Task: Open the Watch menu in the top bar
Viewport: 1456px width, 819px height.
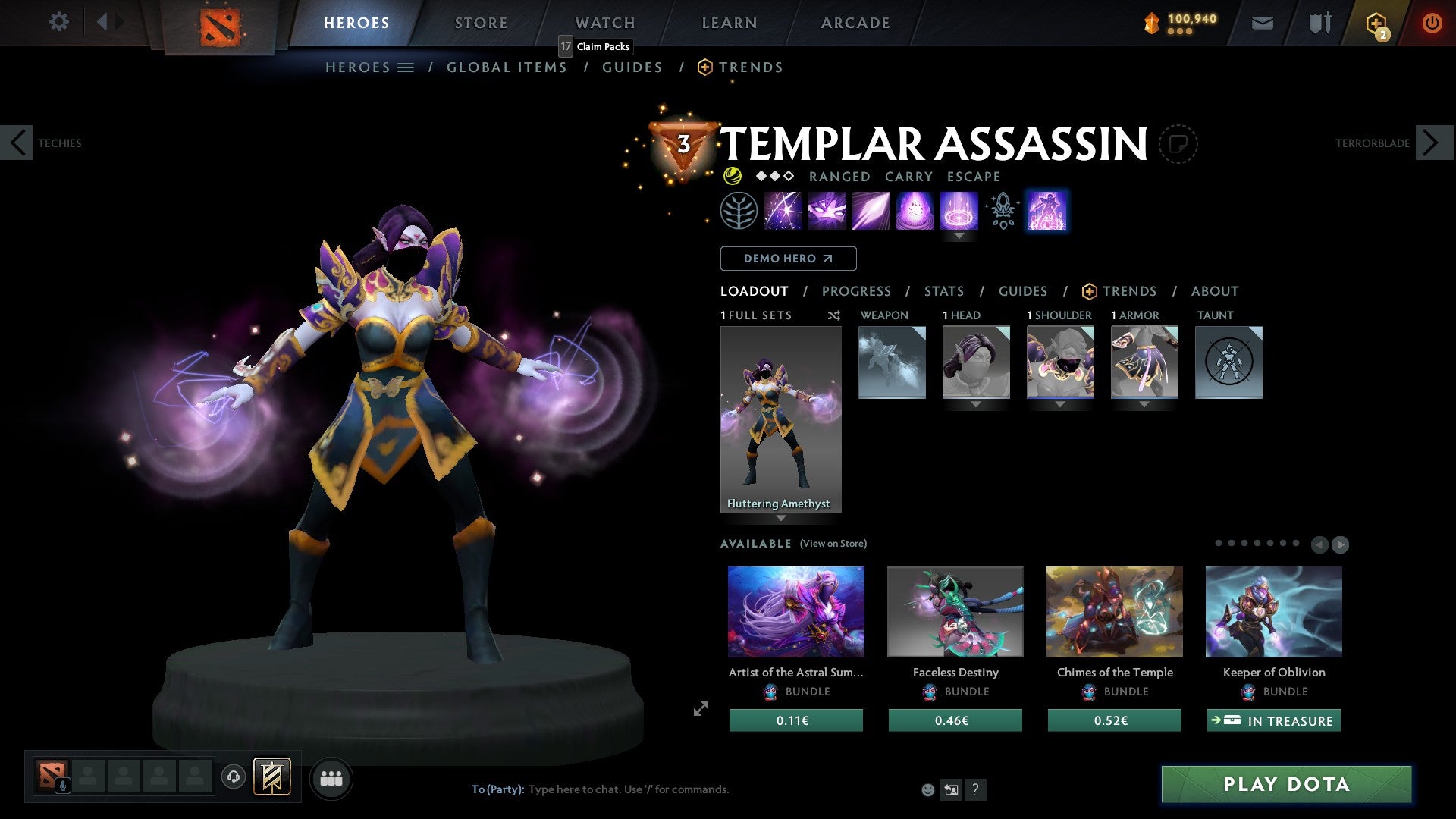Action: point(604,22)
